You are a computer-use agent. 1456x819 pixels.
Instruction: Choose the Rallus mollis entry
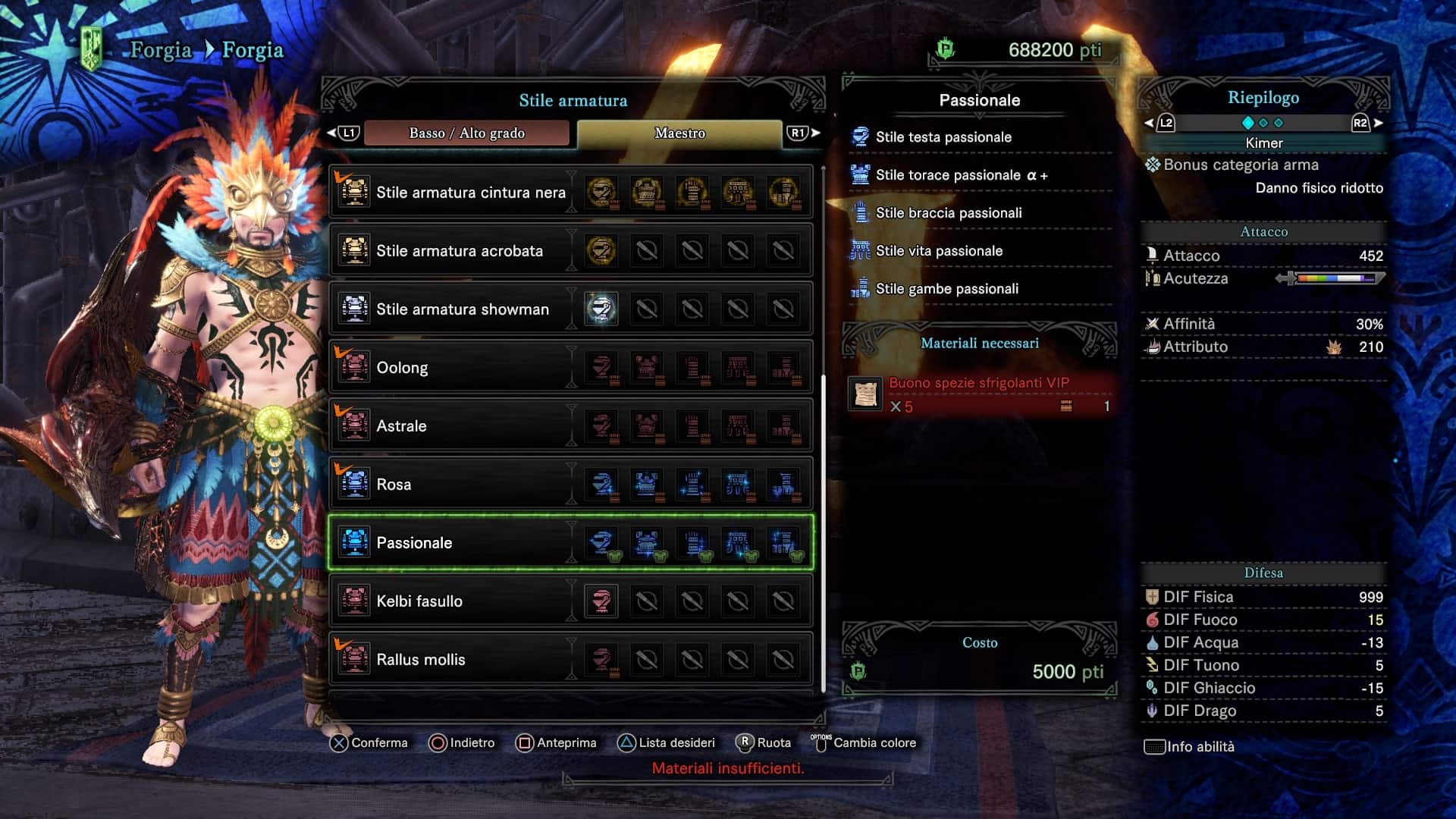[x=420, y=660]
